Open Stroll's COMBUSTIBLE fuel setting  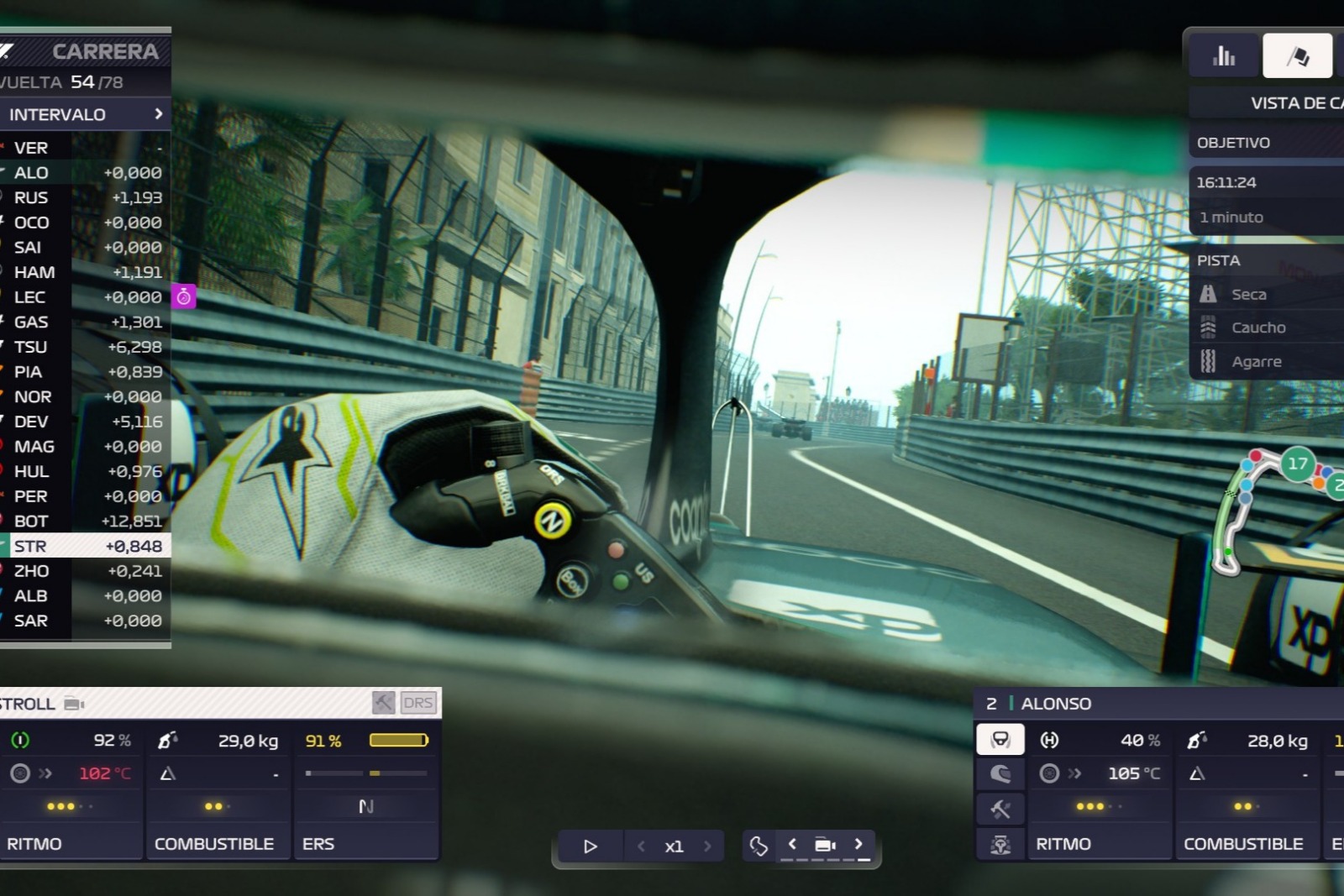coord(215,843)
